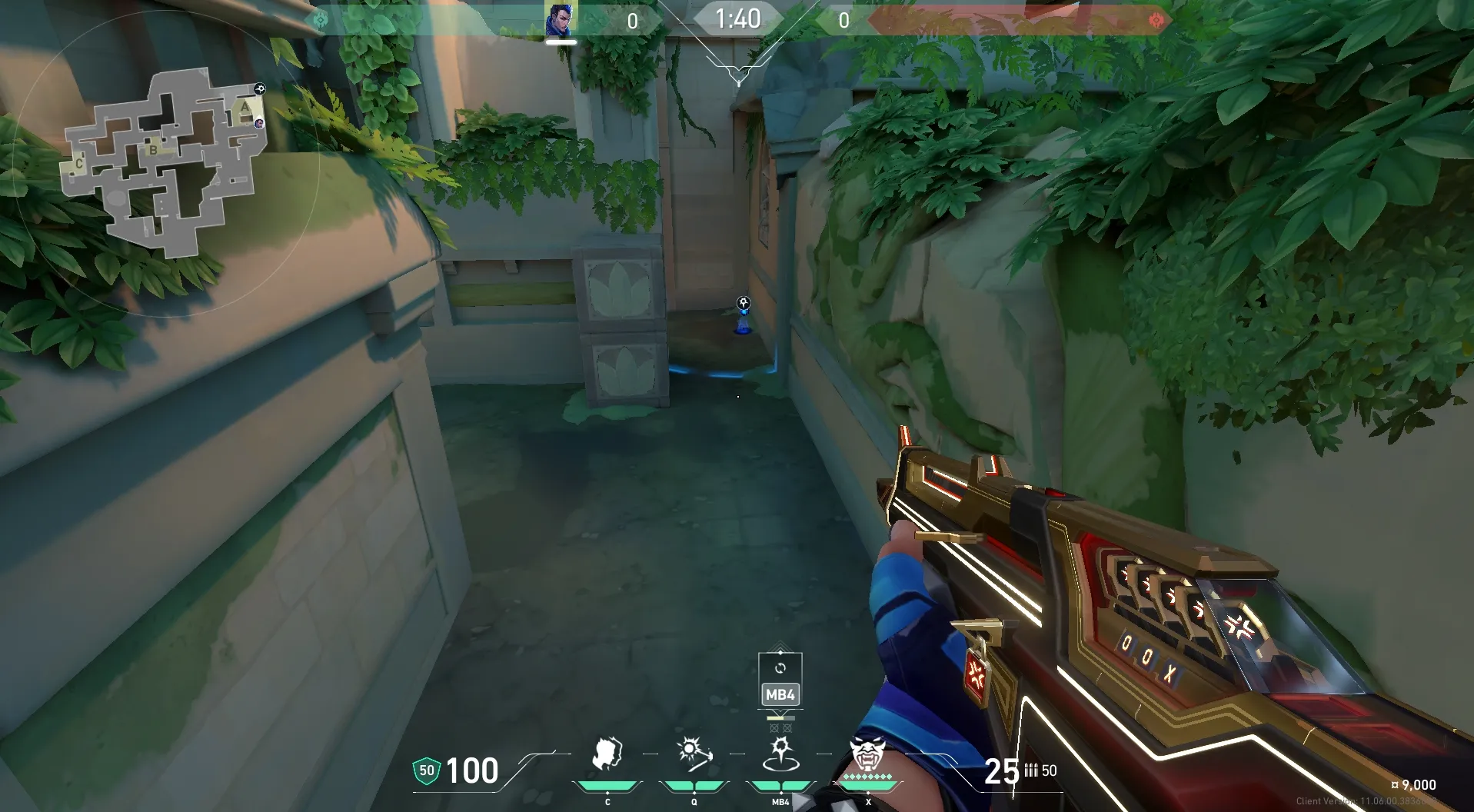Image resolution: width=1474 pixels, height=812 pixels.
Task: Choose the B site label on minimap
Action: 153,150
